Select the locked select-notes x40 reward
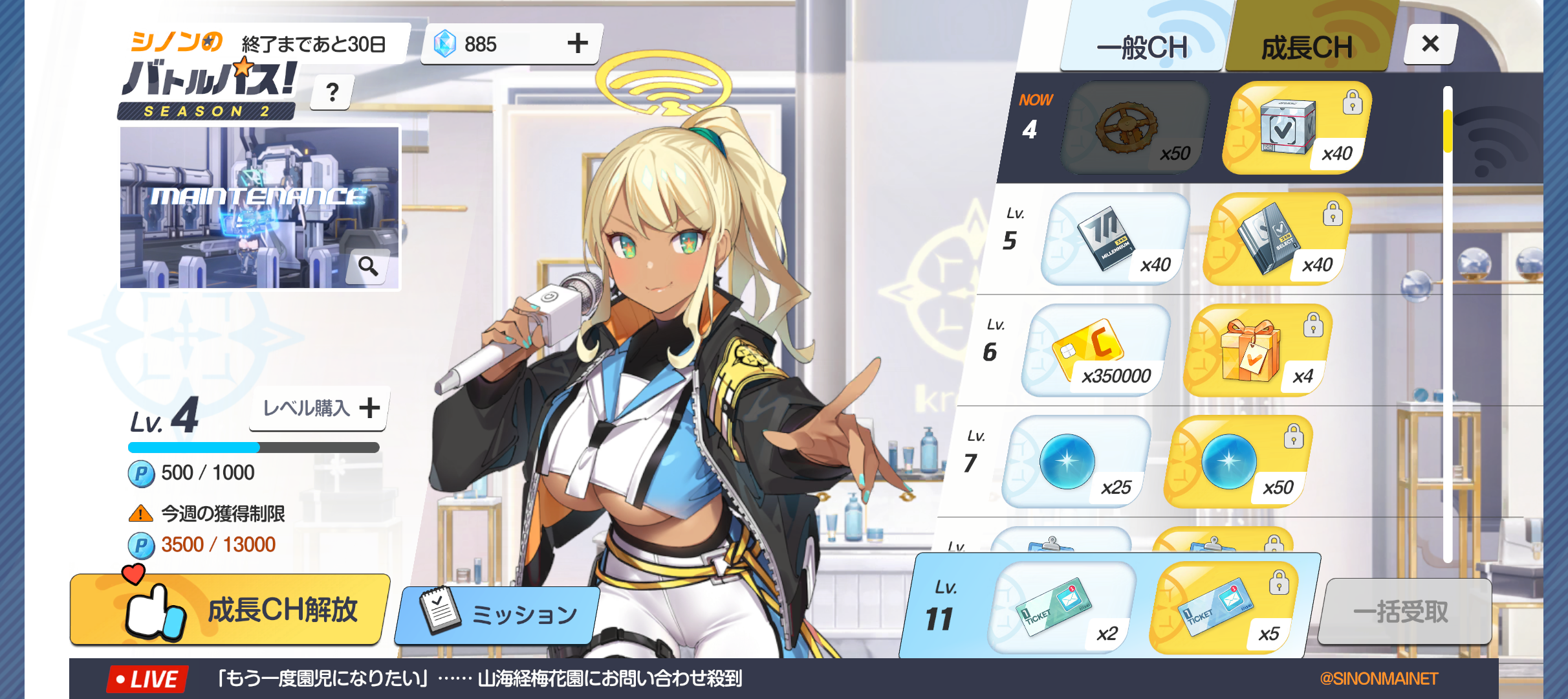1568x699 pixels. point(1277,239)
